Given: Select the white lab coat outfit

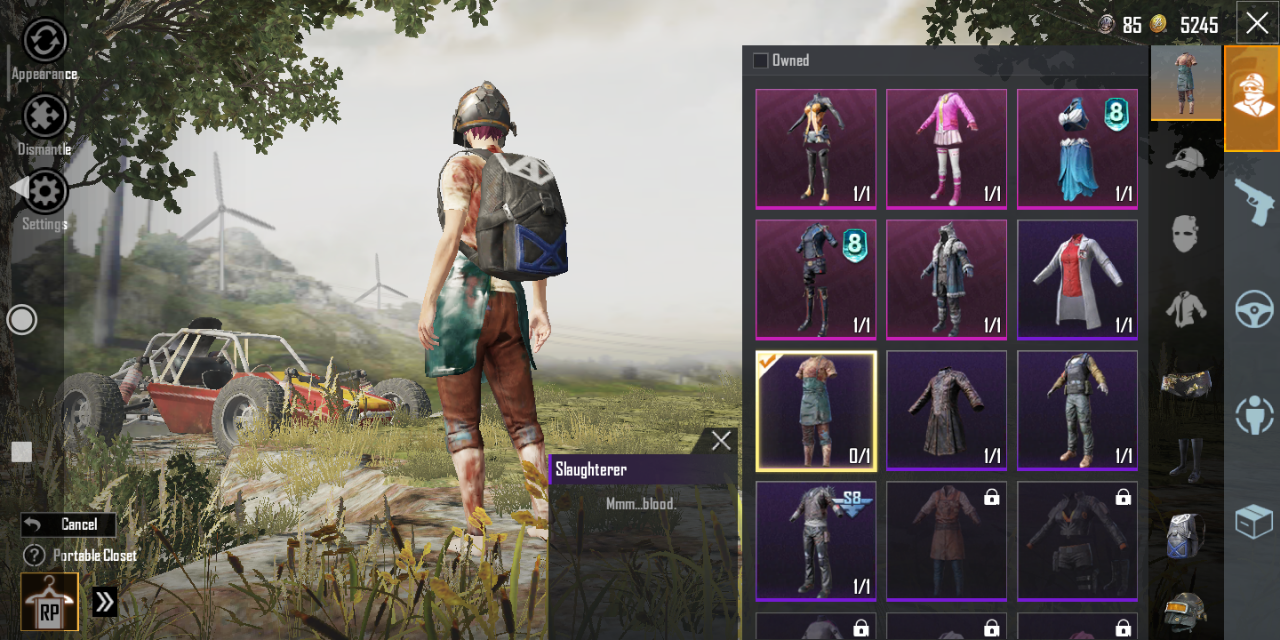Looking at the screenshot, I should 1077,279.
